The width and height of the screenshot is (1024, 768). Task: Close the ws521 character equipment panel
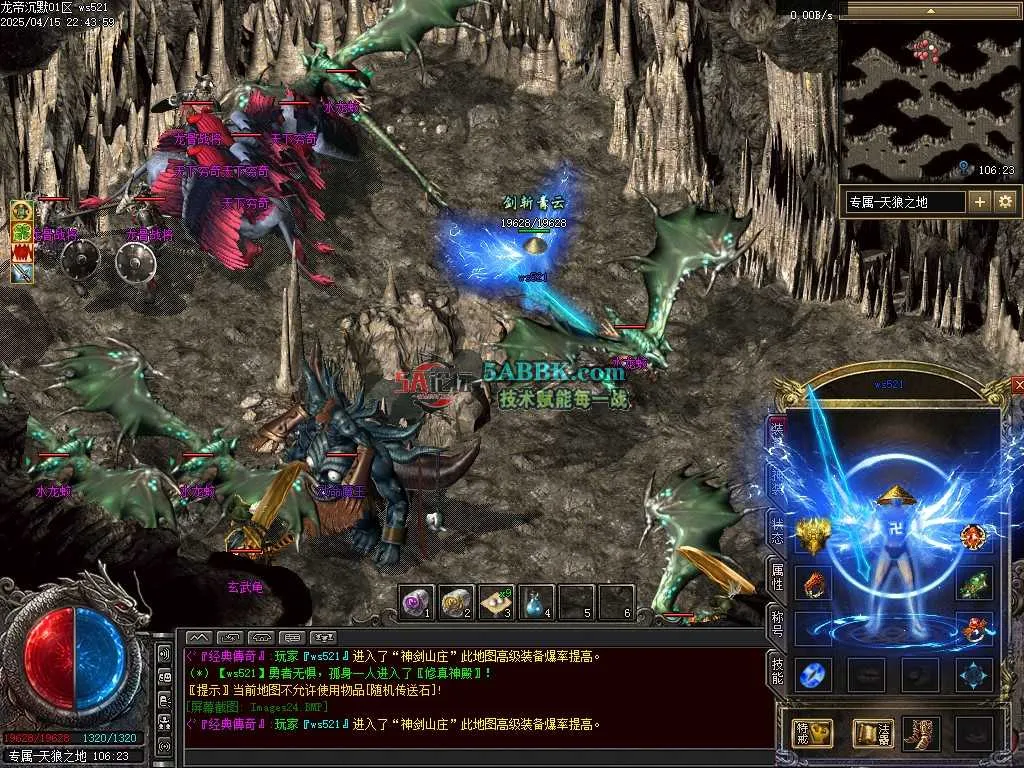1018,384
